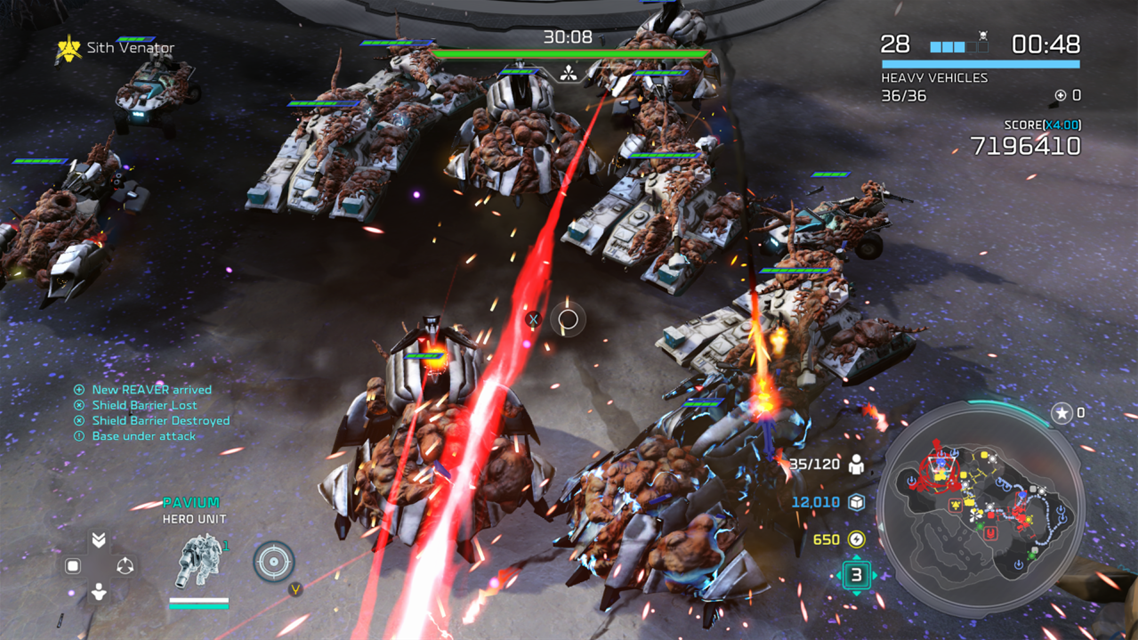Click the Shield Barrier Lost notification
Image resolution: width=1138 pixels, height=640 pixels.
[x=144, y=405]
